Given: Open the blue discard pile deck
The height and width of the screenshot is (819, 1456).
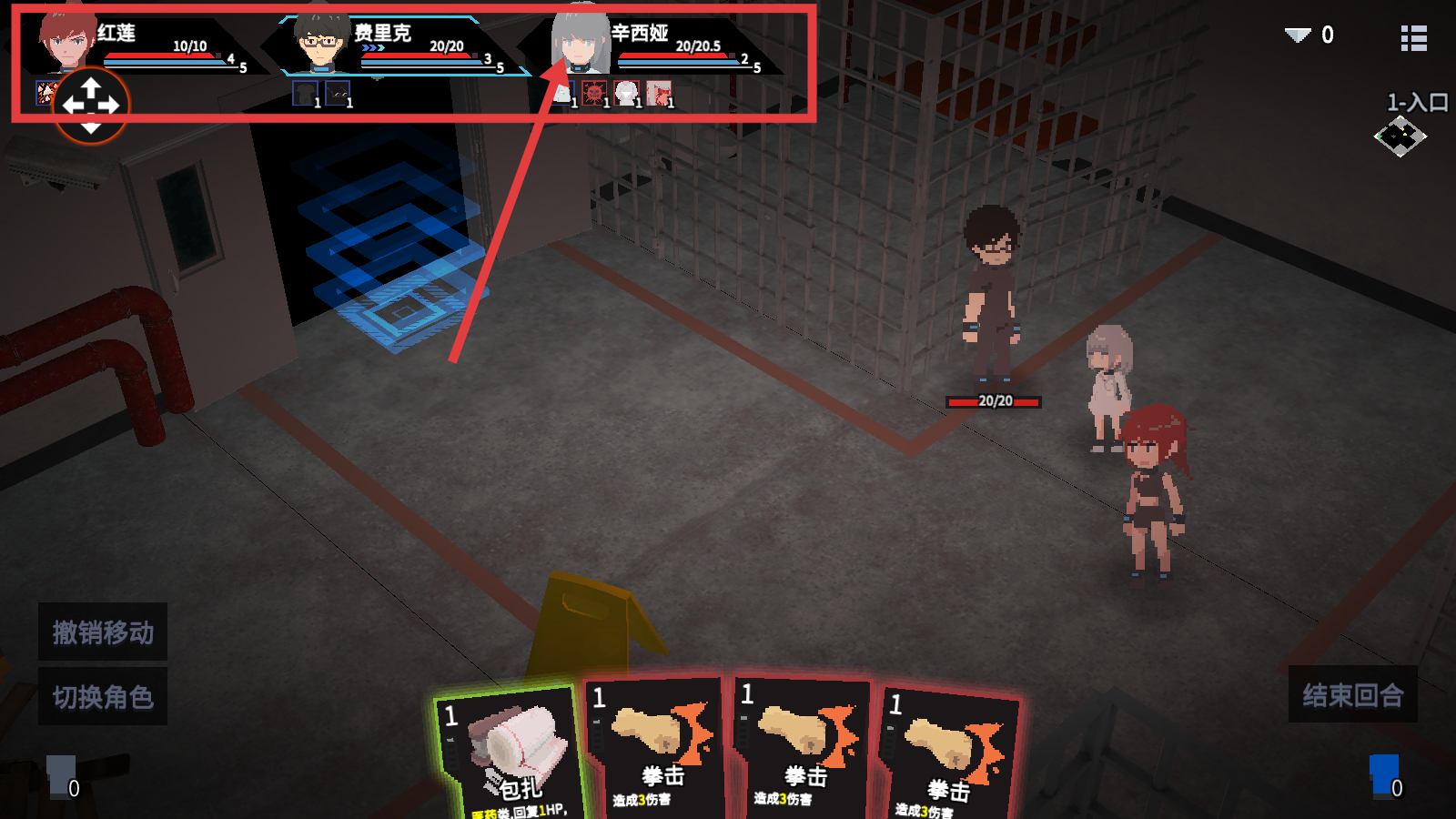Looking at the screenshot, I should tap(1384, 776).
